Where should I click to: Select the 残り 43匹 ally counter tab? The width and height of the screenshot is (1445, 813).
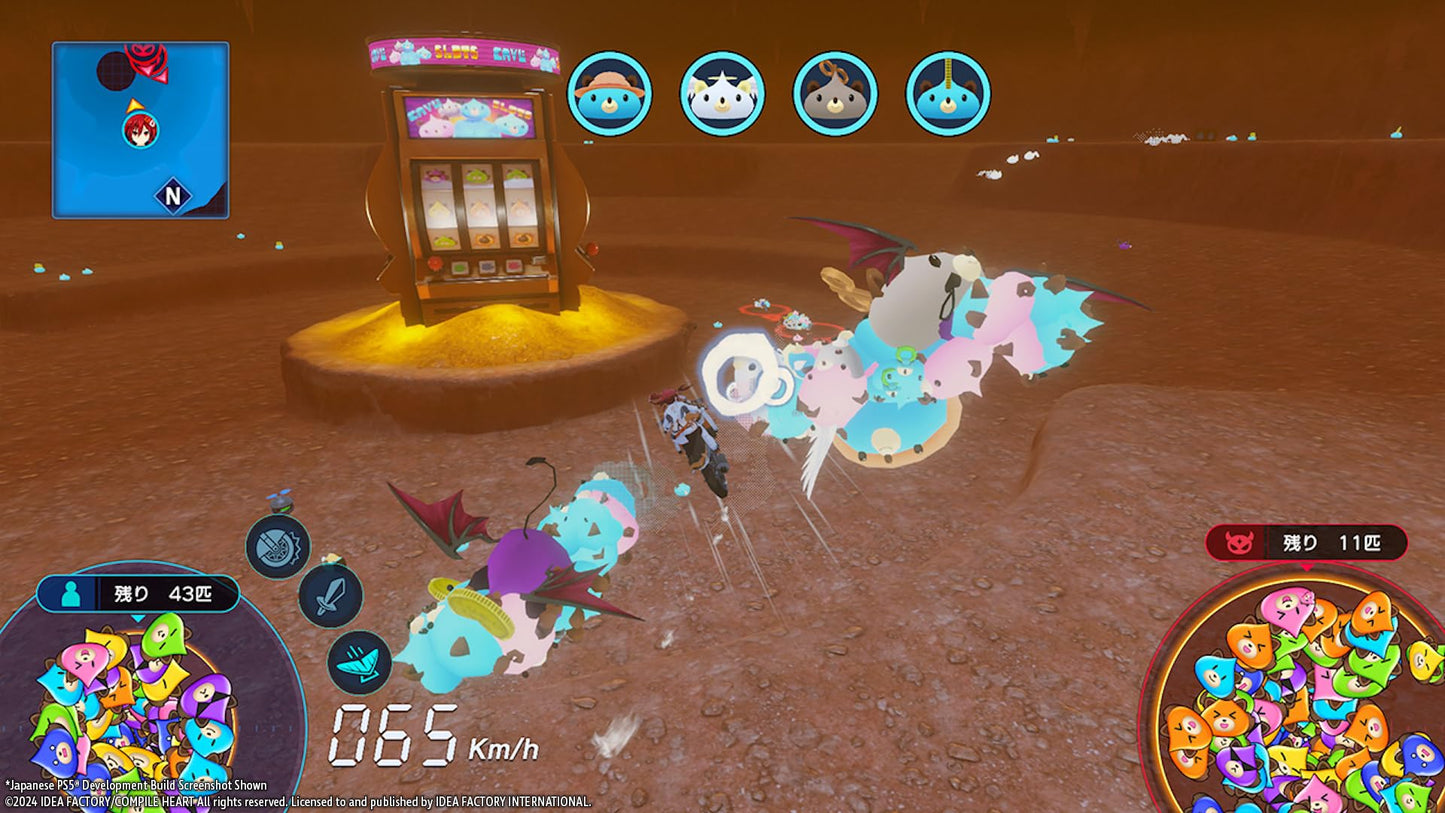point(140,591)
